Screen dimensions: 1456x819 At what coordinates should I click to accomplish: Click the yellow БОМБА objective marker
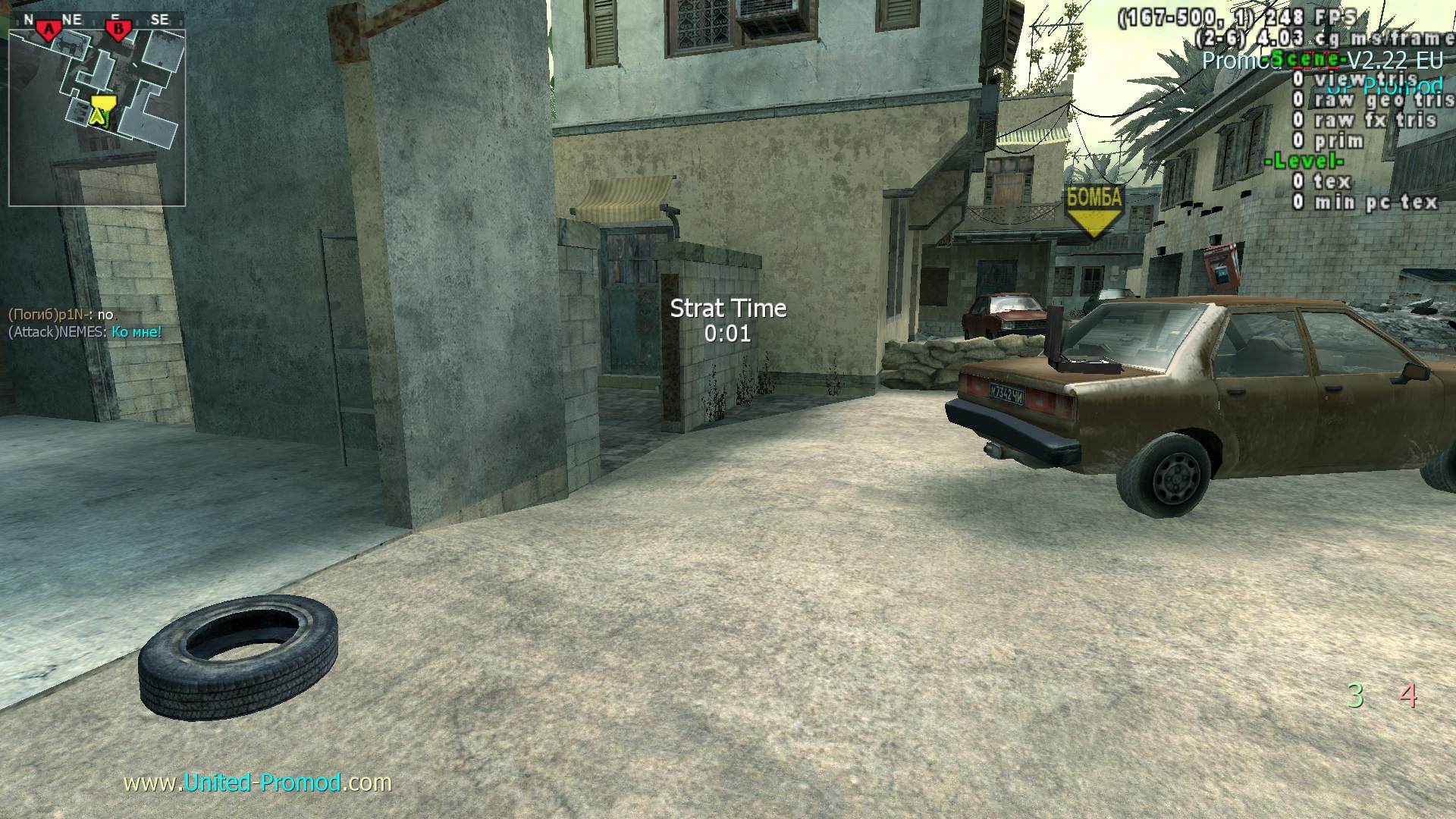[x=1094, y=212]
